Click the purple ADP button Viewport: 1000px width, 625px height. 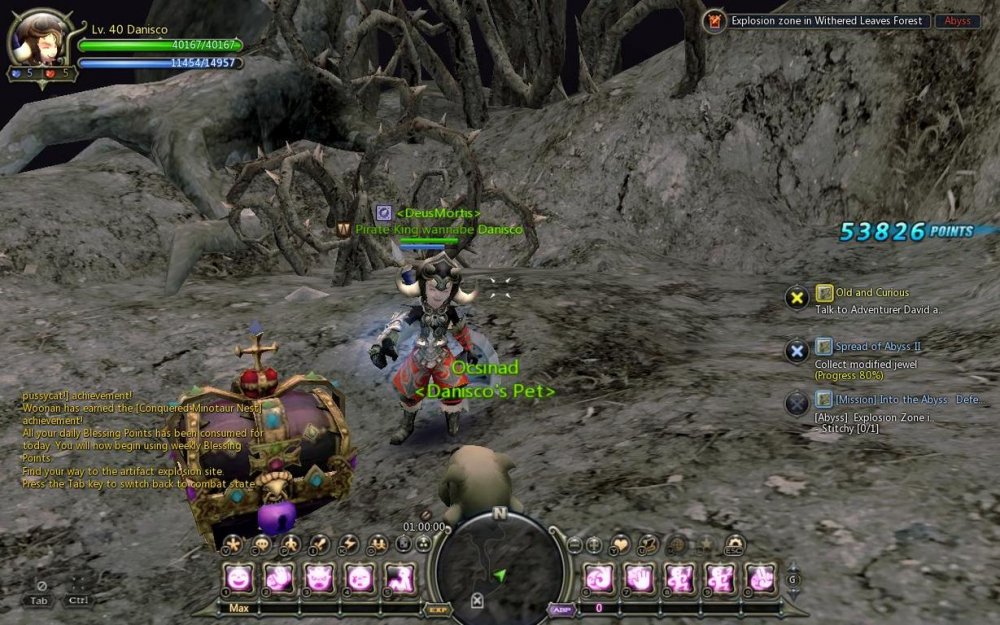pyautogui.click(x=560, y=608)
